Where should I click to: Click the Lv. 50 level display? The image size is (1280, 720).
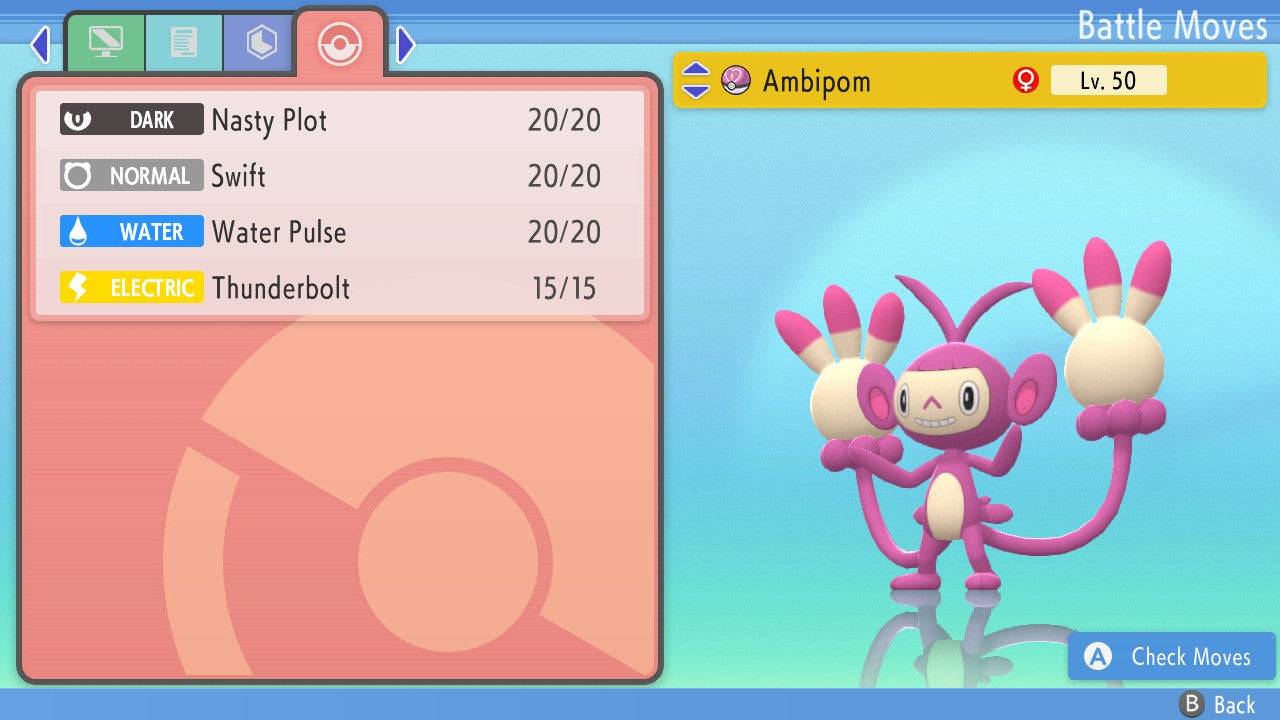(x=1106, y=80)
